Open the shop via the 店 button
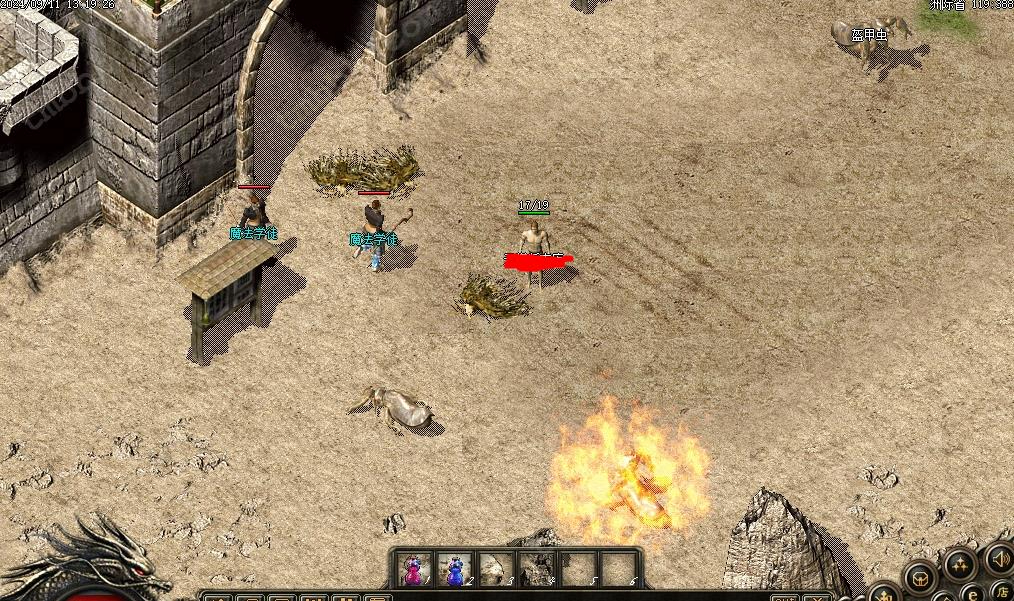The image size is (1014, 601). pyautogui.click(x=1001, y=590)
